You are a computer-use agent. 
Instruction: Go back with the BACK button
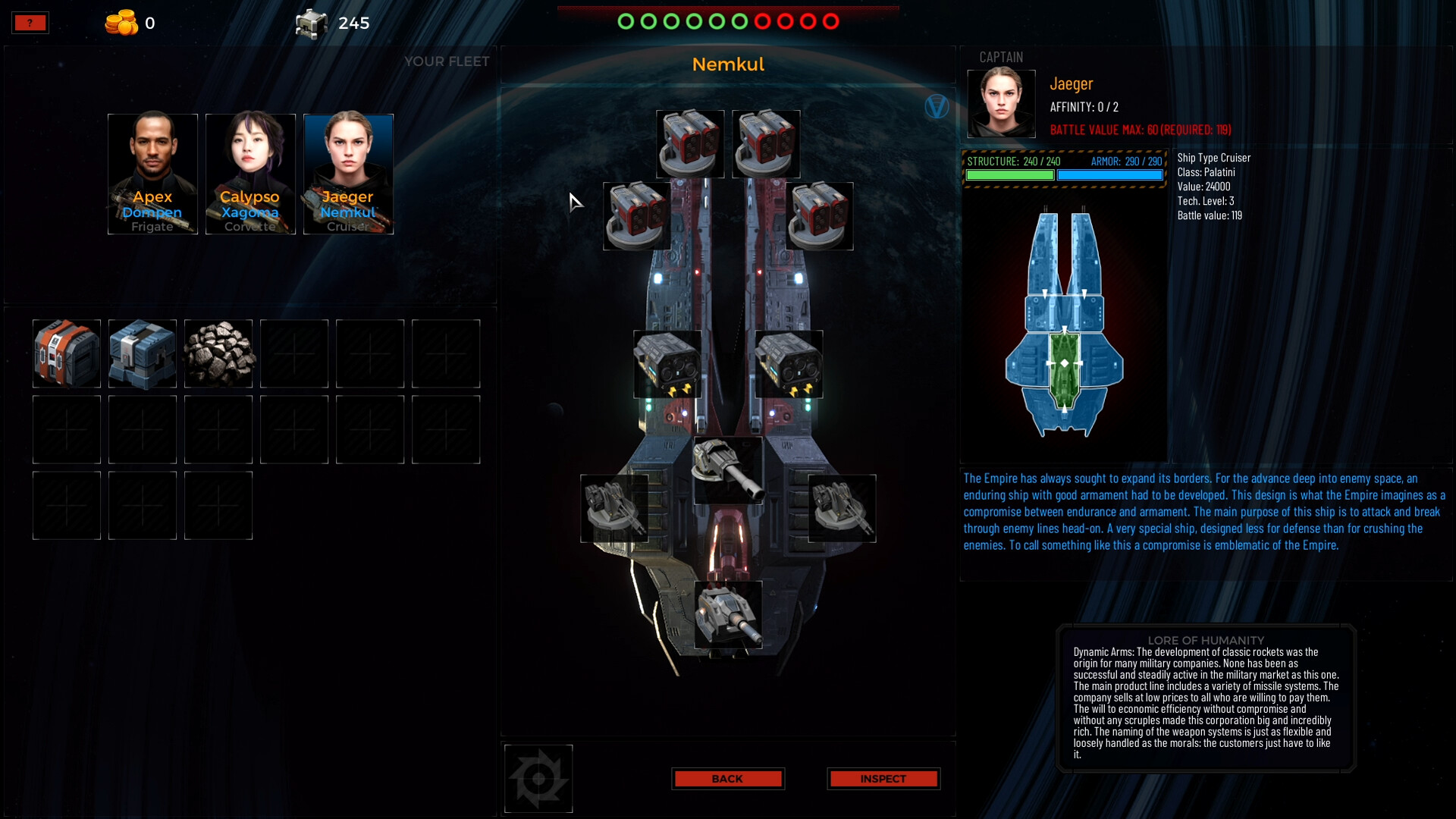click(727, 779)
